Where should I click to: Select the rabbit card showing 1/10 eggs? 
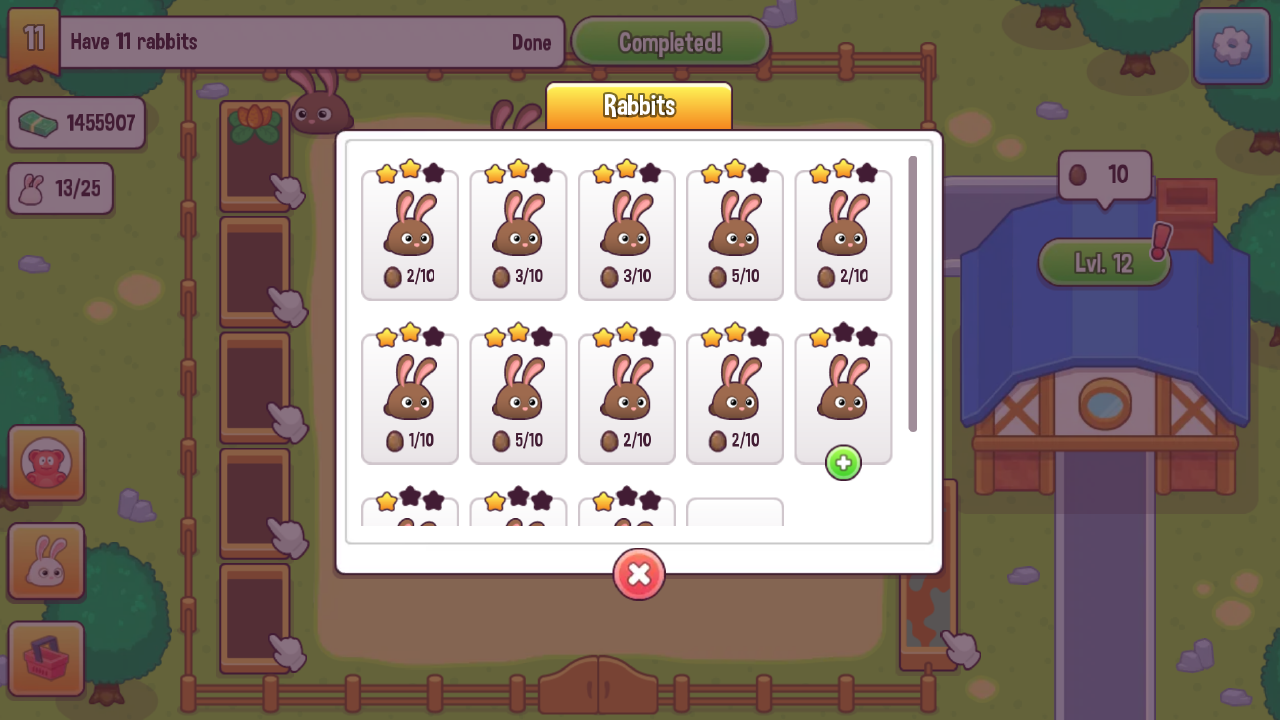click(409, 397)
